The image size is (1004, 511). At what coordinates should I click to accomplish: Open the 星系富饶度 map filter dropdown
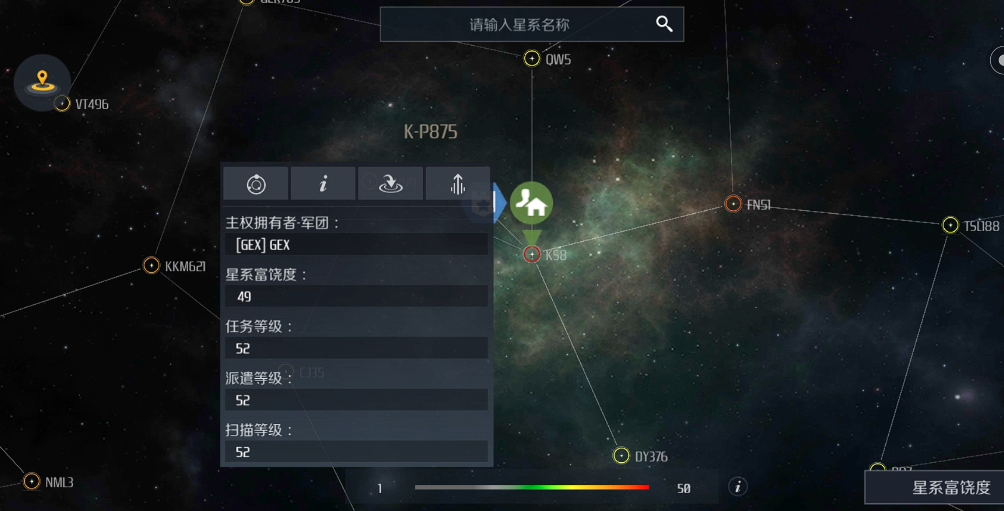click(x=936, y=488)
